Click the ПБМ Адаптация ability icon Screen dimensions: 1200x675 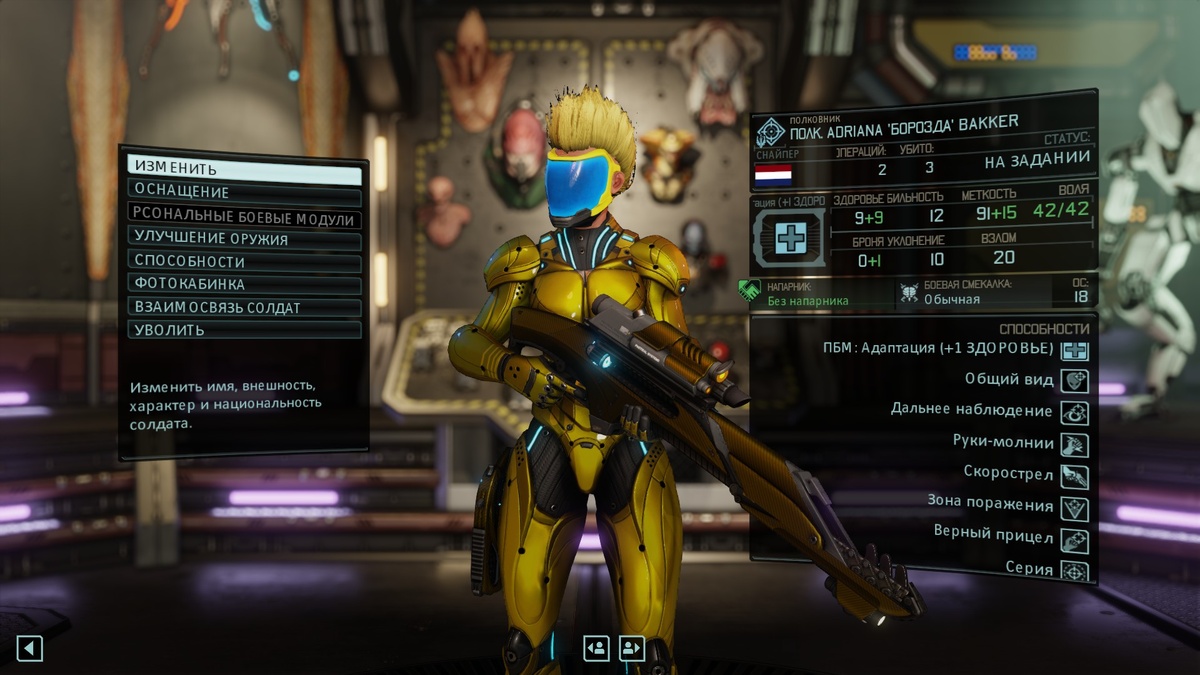pos(1075,350)
